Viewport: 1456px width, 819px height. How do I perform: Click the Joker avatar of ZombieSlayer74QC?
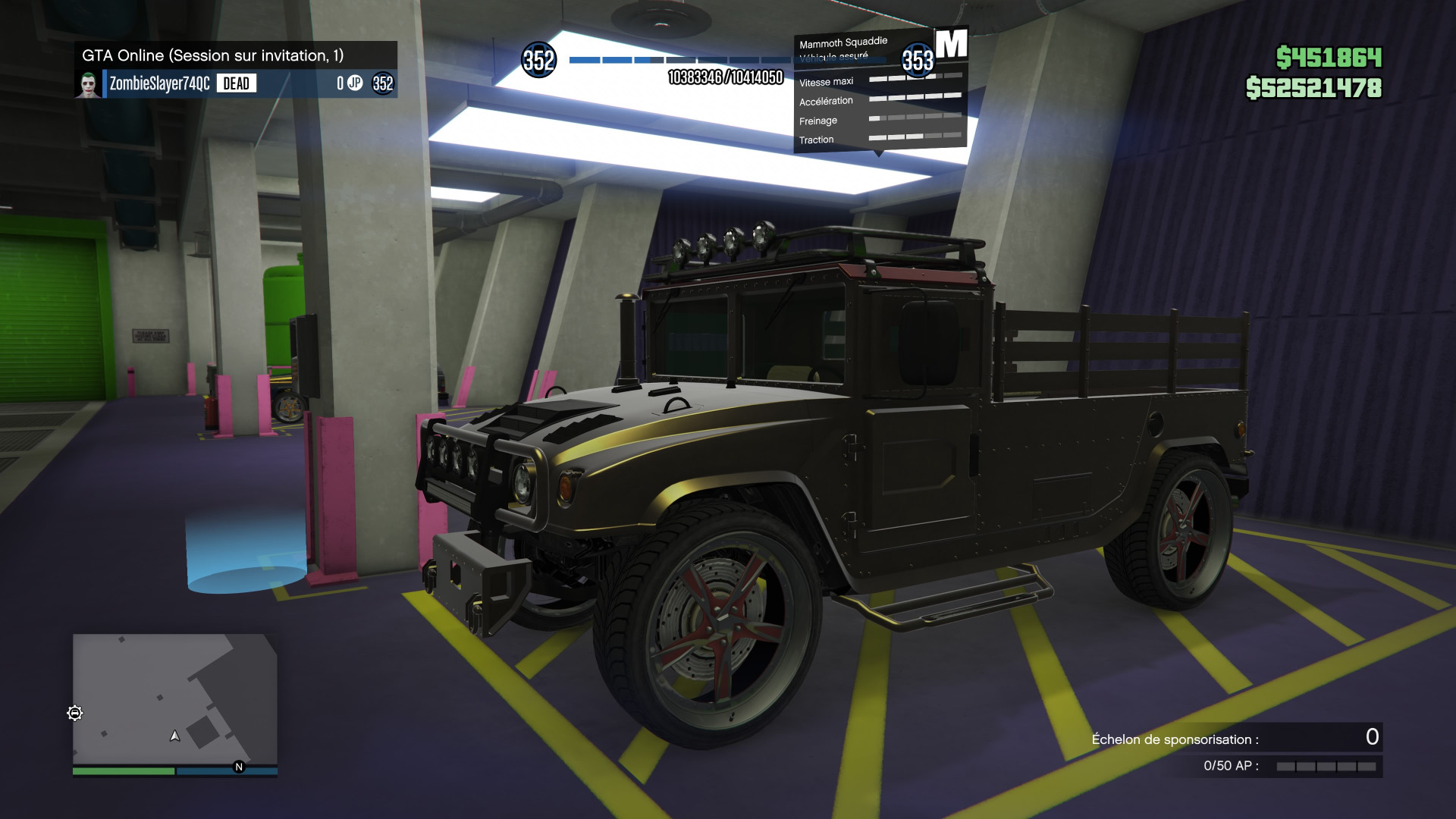coord(91,83)
